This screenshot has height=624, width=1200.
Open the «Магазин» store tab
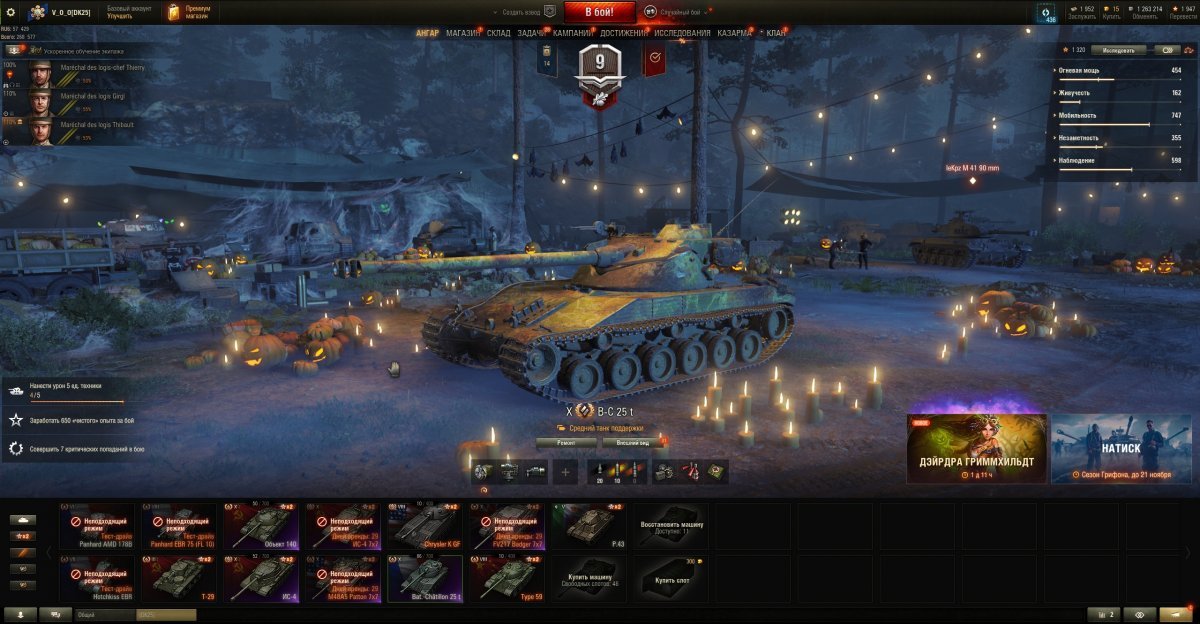(463, 33)
